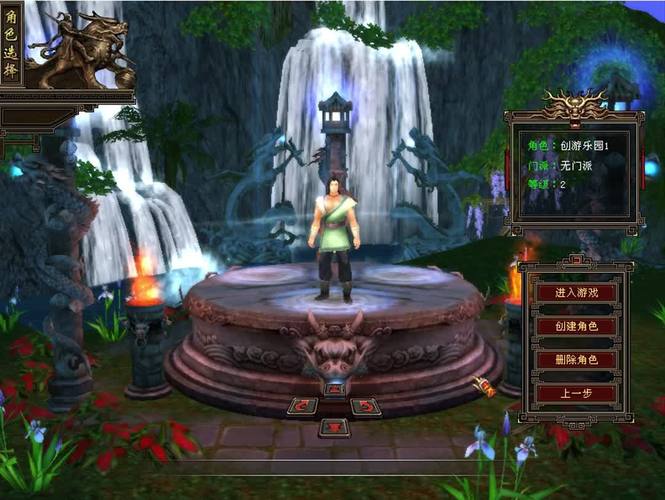Choose 创建角色 to create a character

tap(575, 326)
